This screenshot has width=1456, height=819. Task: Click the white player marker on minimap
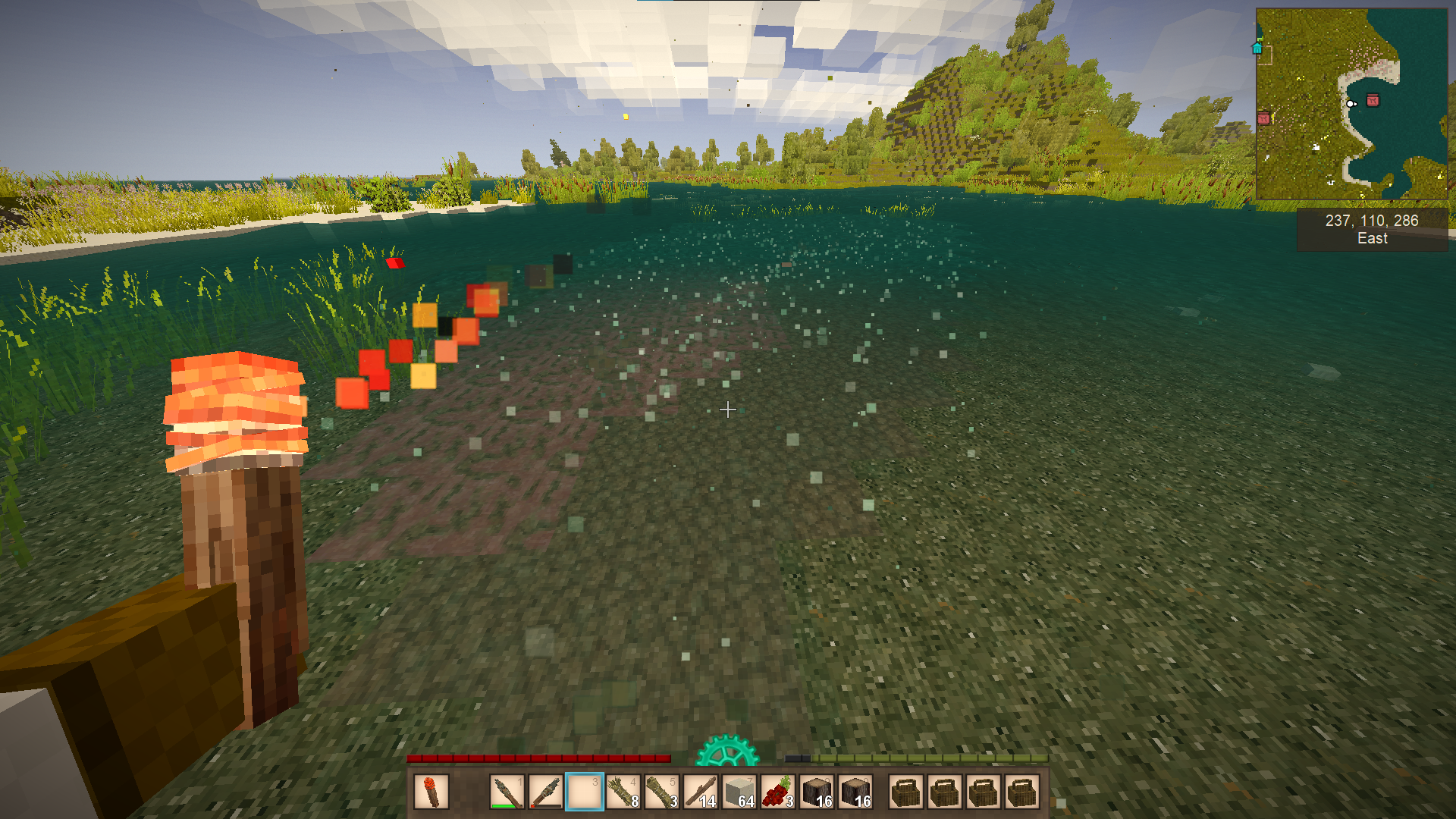[x=1351, y=103]
